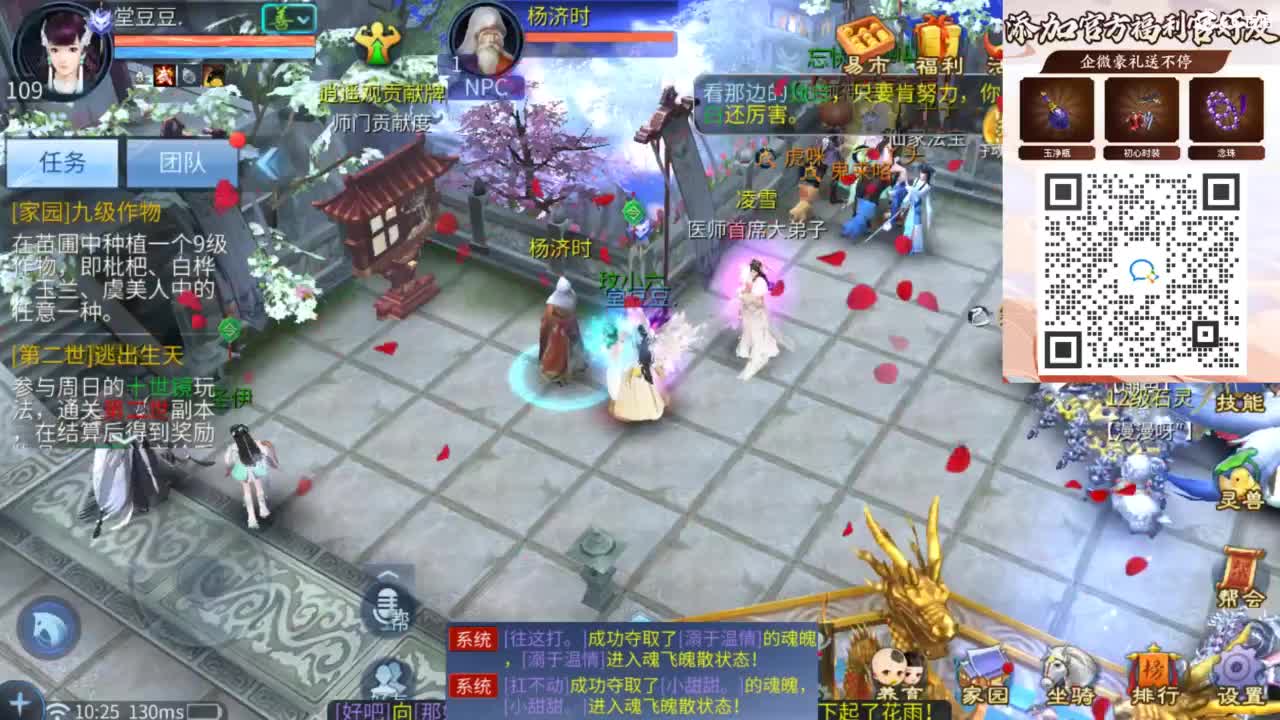This screenshot has height=720, width=1280.
Task: Expand the quick chat upward arrow
Action: pyautogui.click(x=385, y=575)
